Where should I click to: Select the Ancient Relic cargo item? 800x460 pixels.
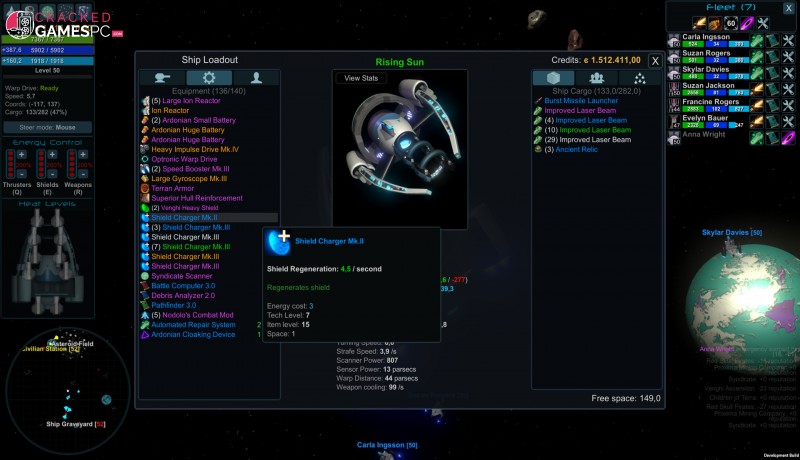[570, 149]
